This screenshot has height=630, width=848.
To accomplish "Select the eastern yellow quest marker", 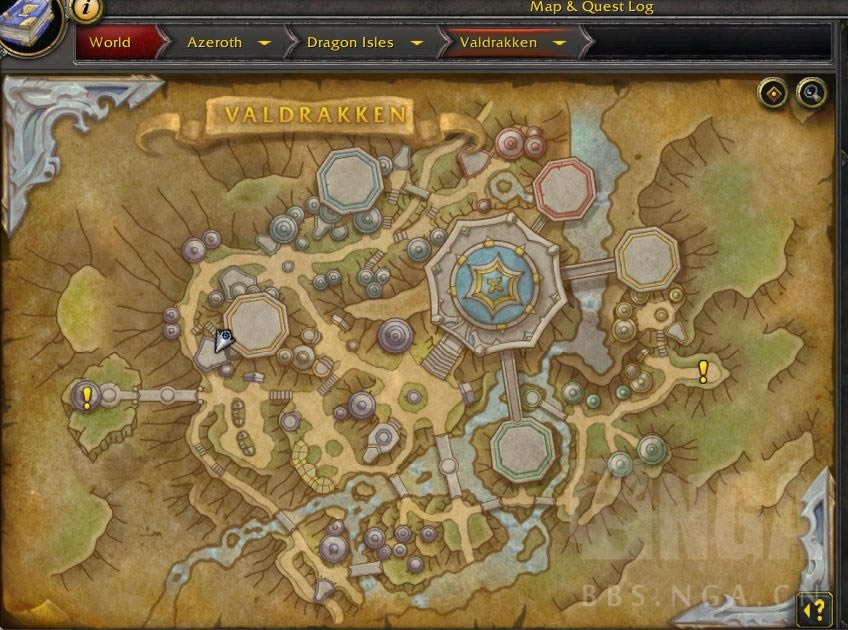I will [x=703, y=373].
